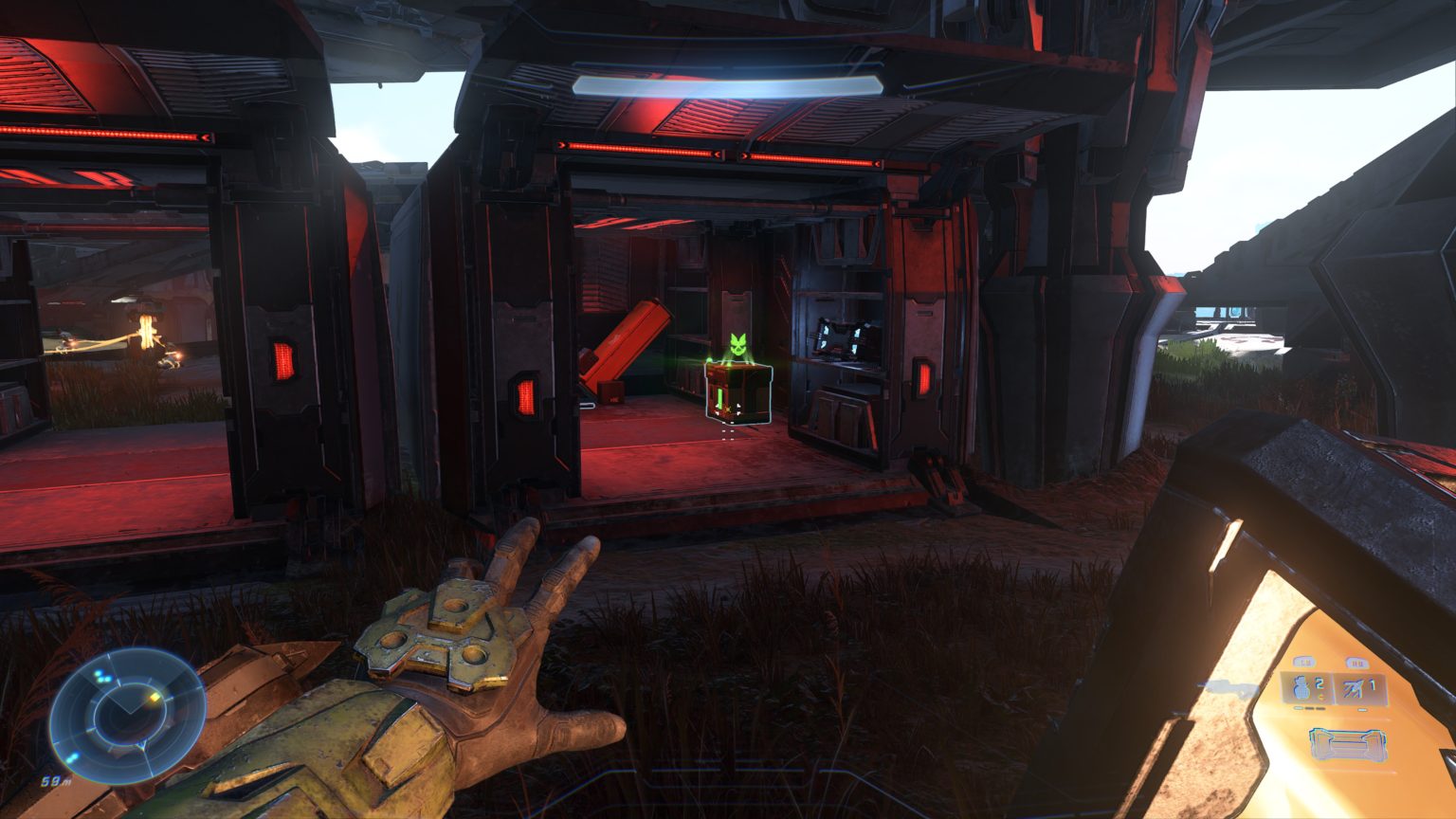Toggle the RB equipment slot indicator

click(x=1357, y=663)
